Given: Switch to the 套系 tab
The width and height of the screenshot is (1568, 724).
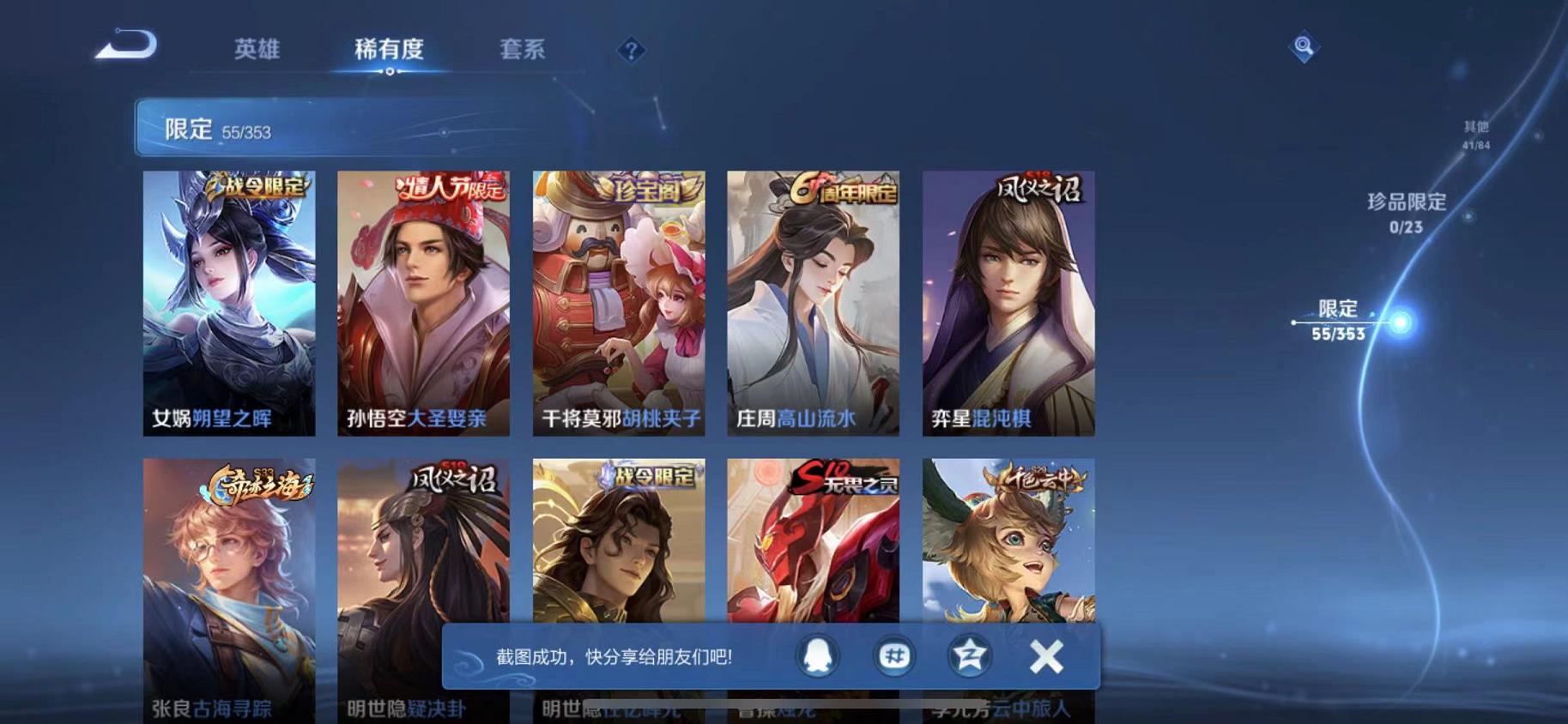Looking at the screenshot, I should (521, 50).
